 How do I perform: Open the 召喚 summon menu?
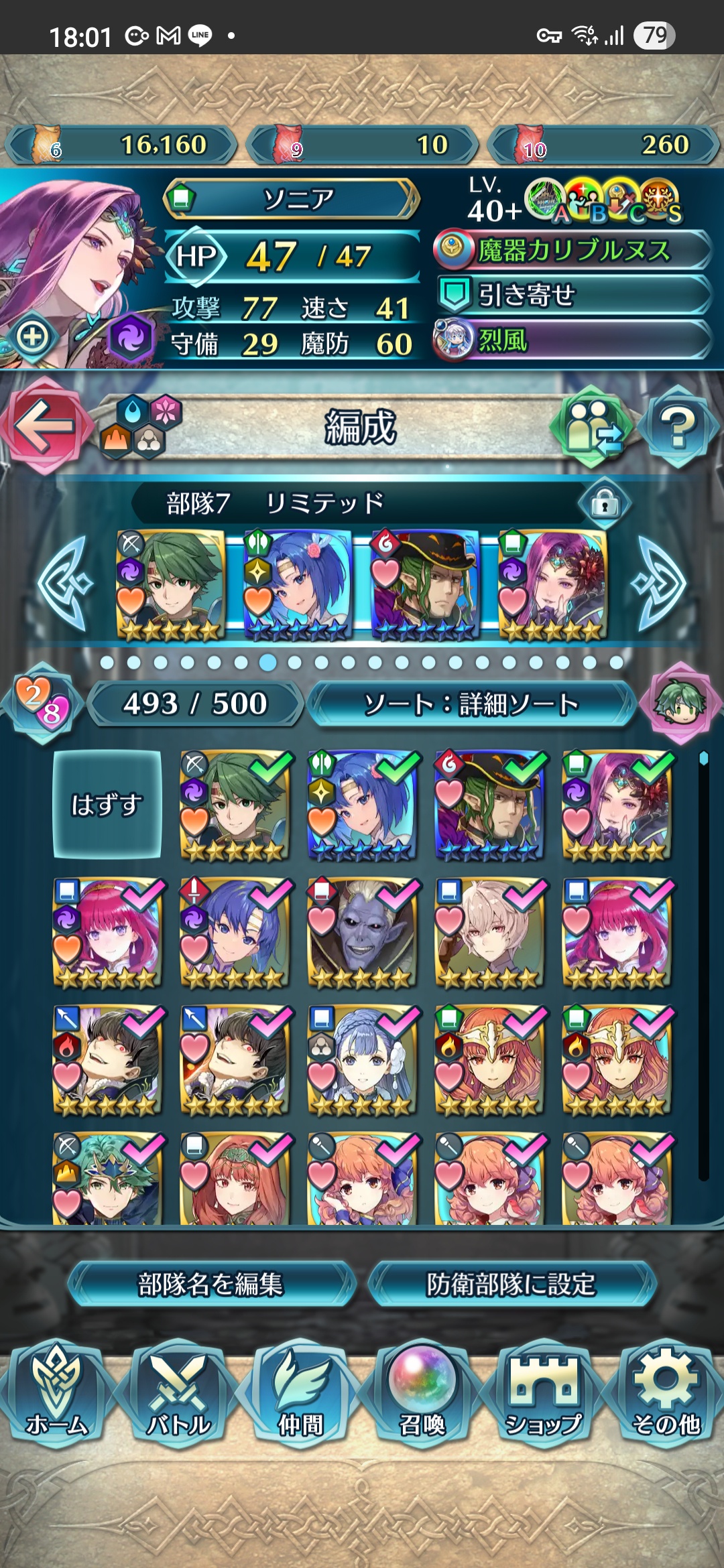422,1392
